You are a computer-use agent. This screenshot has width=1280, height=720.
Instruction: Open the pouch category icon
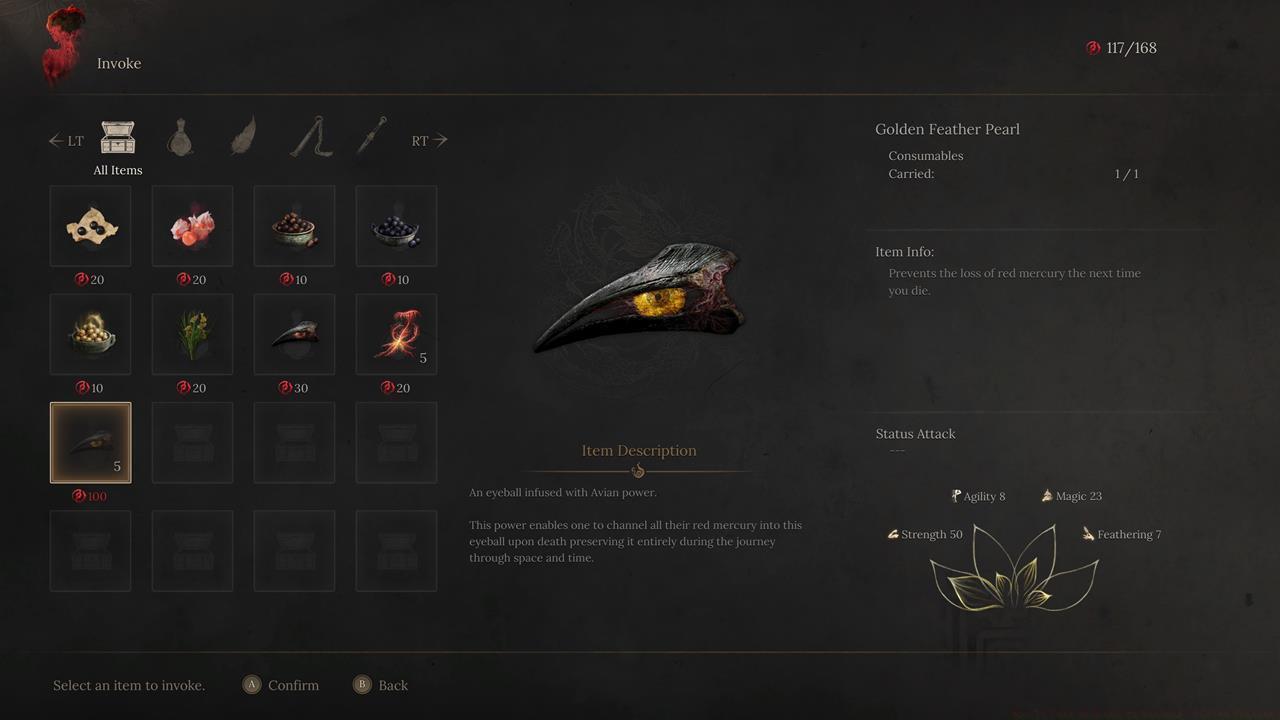pos(180,137)
